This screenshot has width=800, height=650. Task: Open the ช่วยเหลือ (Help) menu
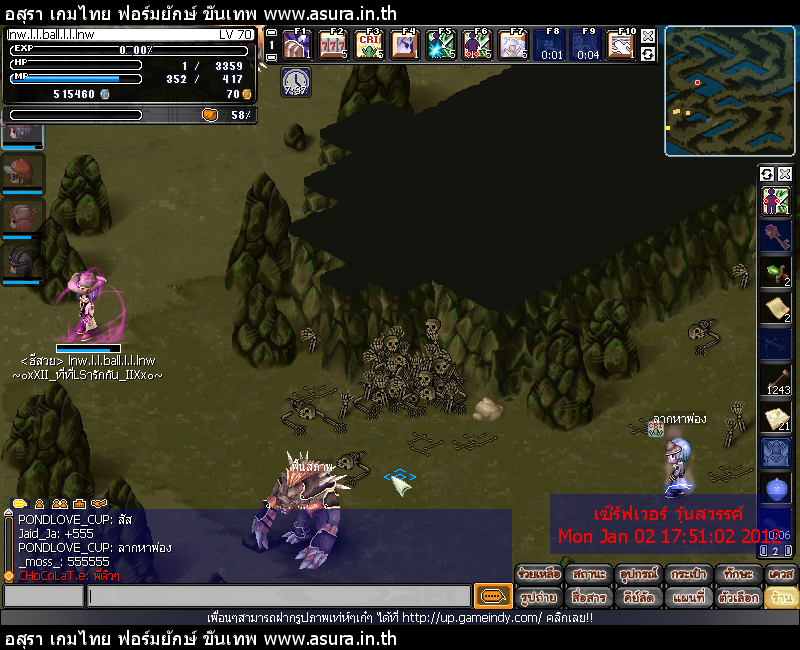point(539,575)
